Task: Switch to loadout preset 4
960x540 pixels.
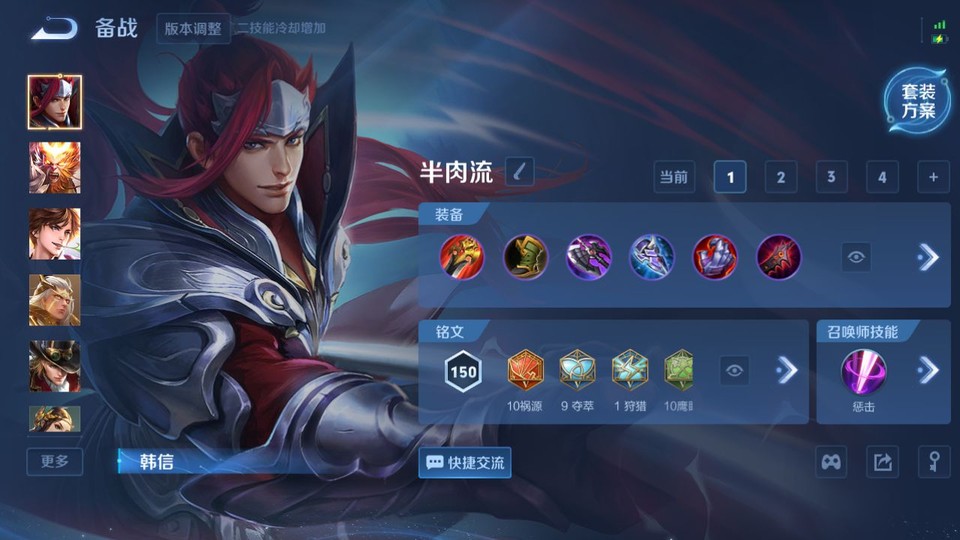Action: coord(882,177)
